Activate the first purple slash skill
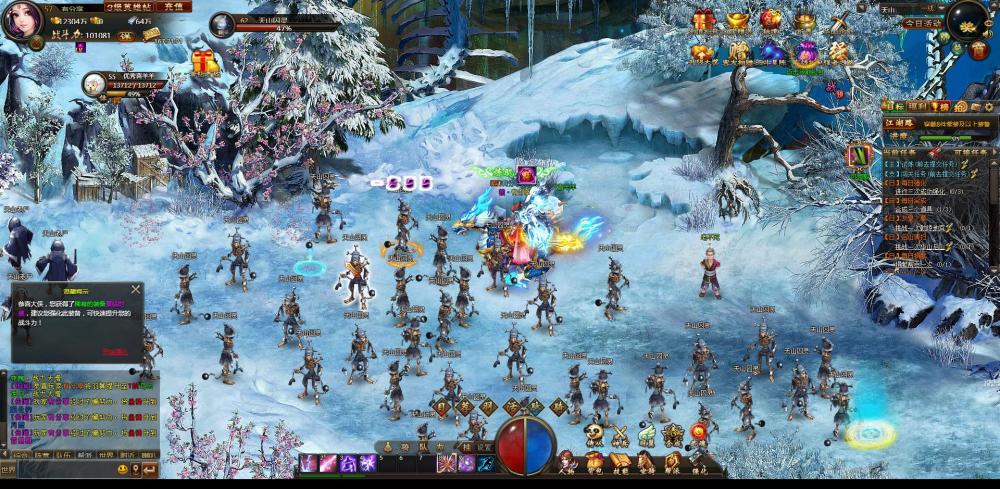The image size is (1000, 489). click(308, 463)
